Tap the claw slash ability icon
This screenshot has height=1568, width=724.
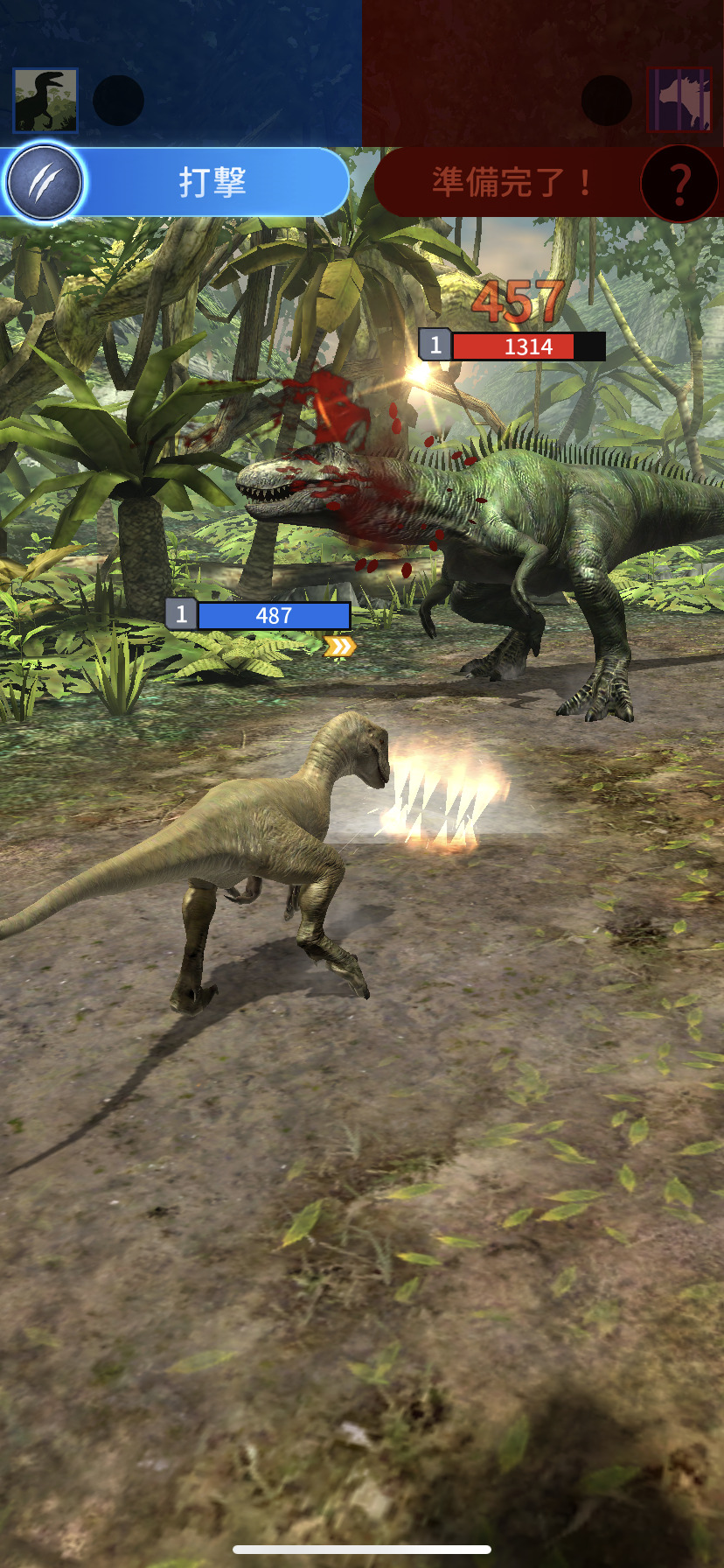click(44, 183)
